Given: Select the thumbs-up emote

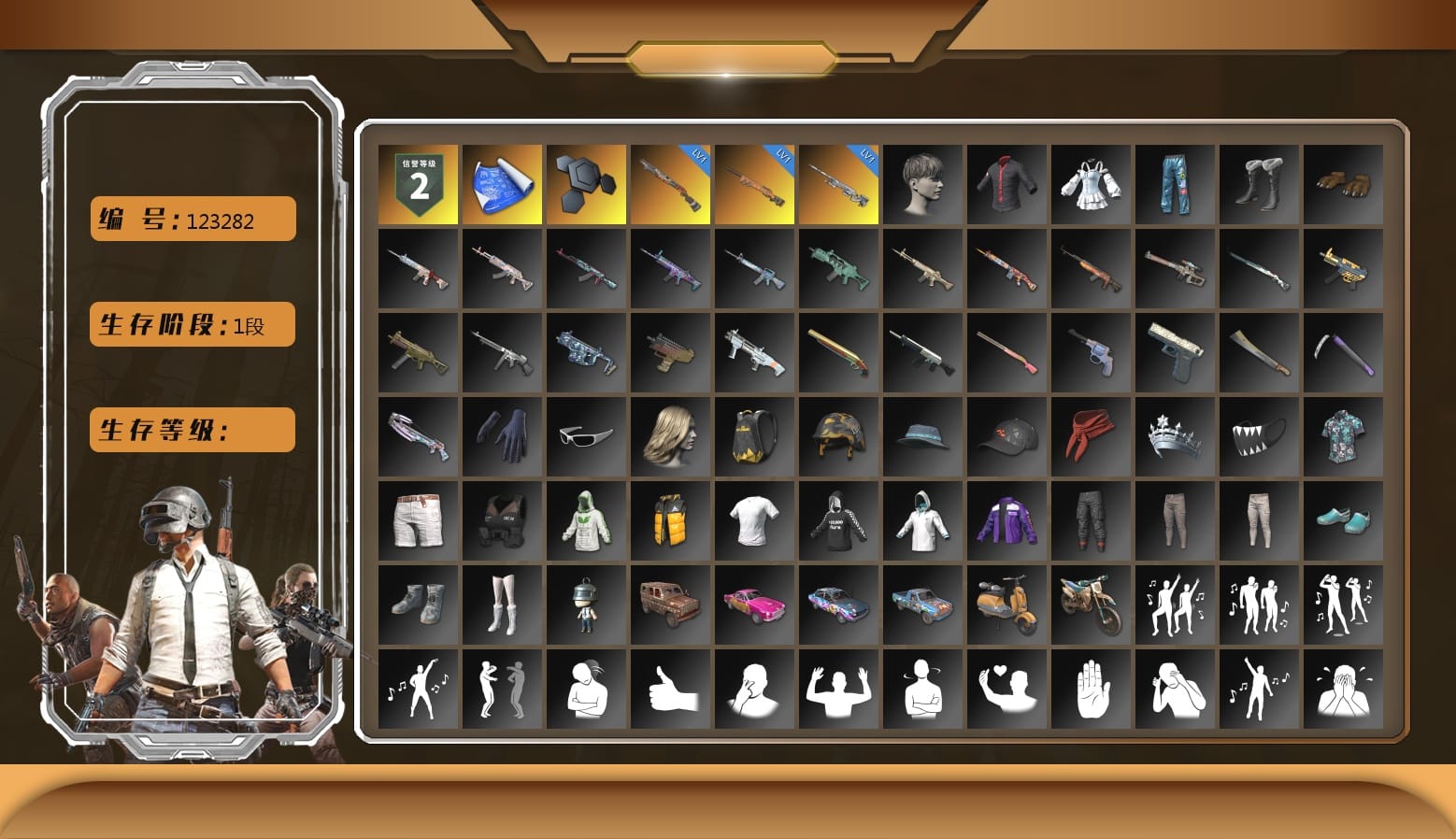Looking at the screenshot, I should tap(670, 689).
